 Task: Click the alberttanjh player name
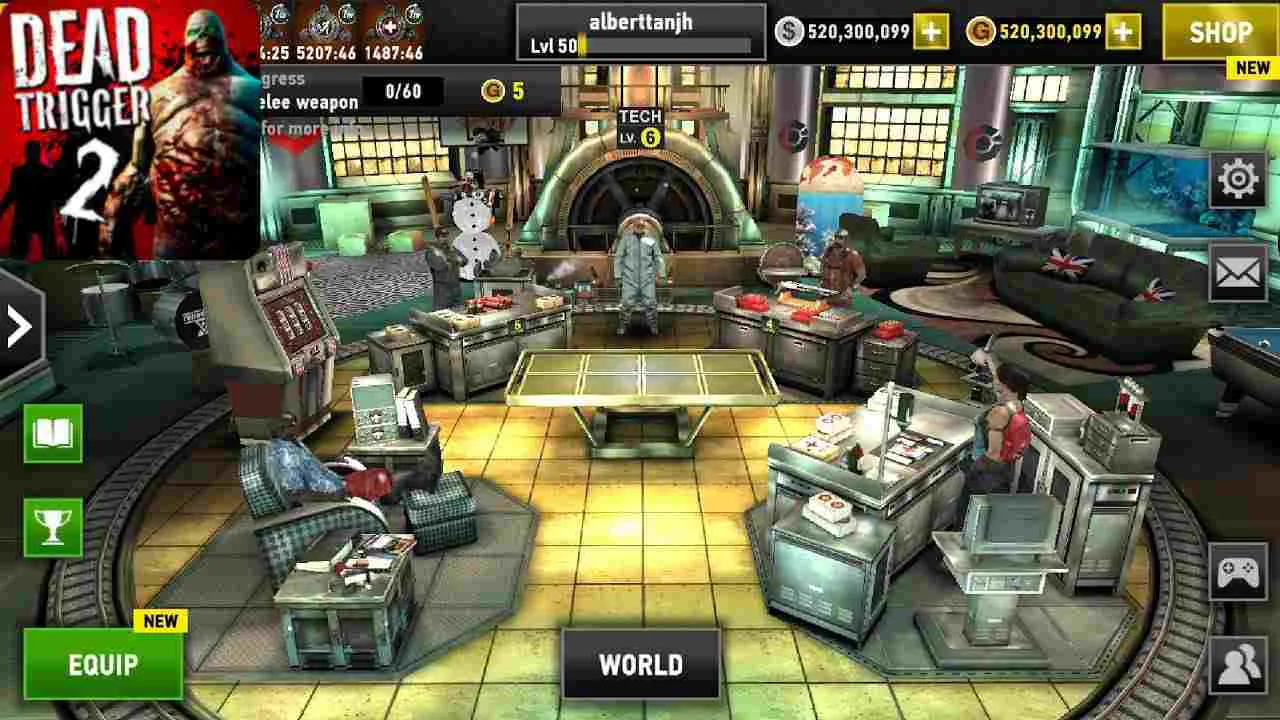[x=641, y=20]
